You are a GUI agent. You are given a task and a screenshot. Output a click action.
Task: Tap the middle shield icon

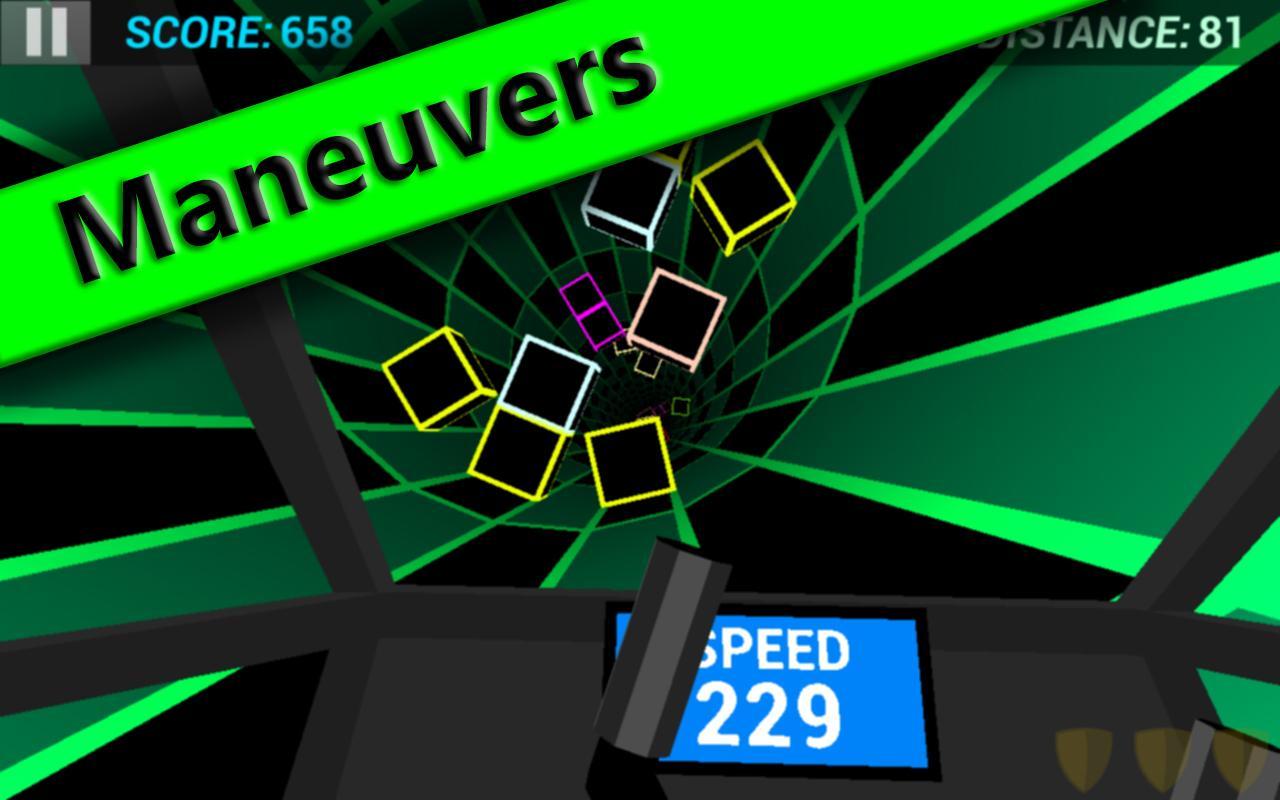pos(1163,757)
